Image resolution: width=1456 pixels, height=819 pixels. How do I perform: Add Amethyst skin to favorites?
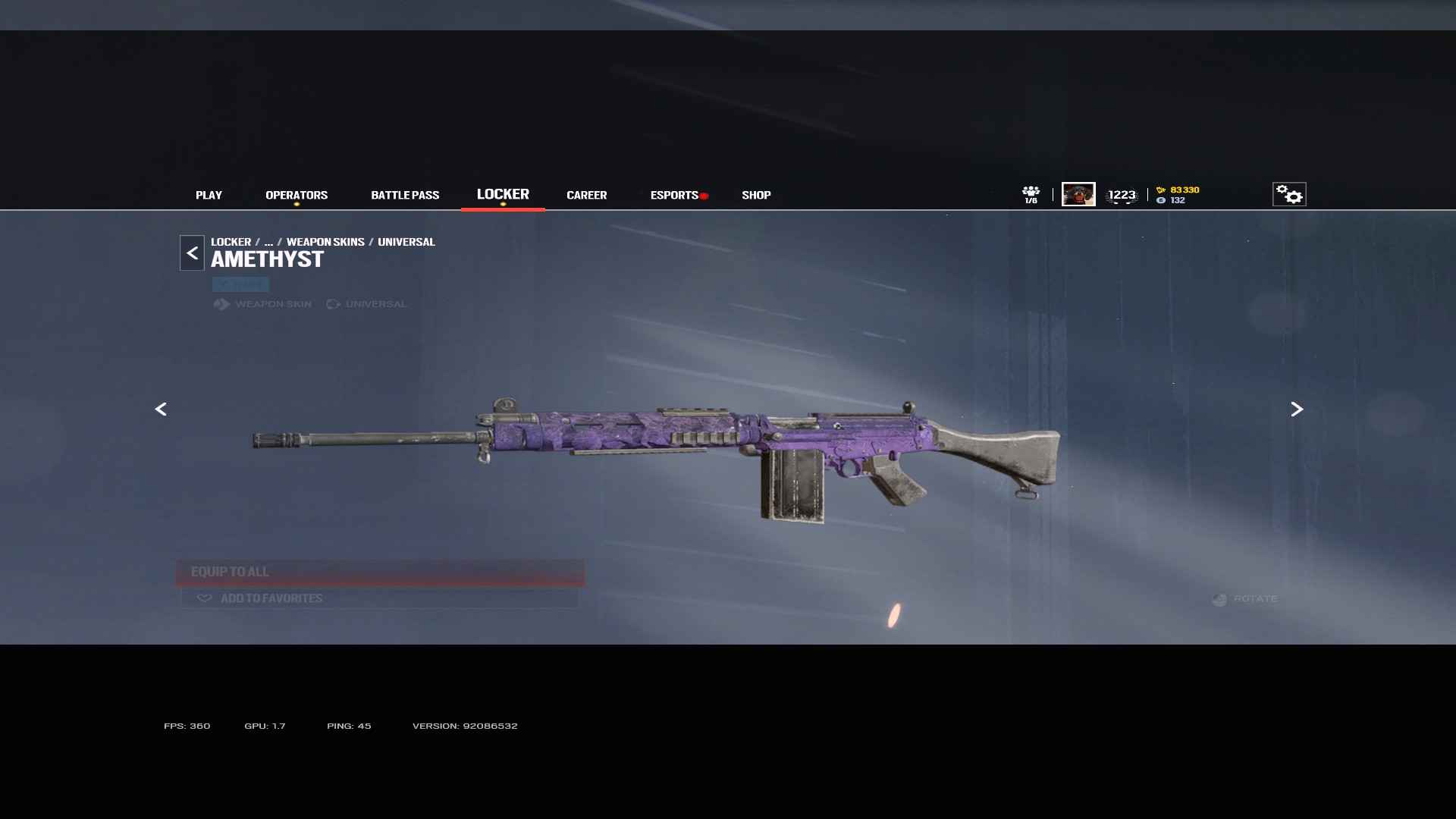click(x=380, y=598)
